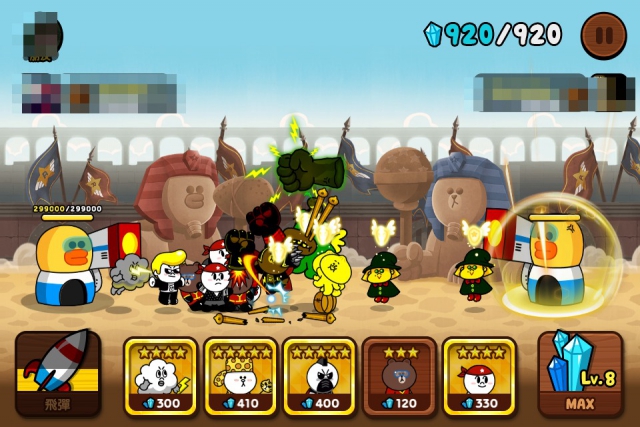
Task: Summon the brown bear unit costing 120
Action: pos(399,376)
